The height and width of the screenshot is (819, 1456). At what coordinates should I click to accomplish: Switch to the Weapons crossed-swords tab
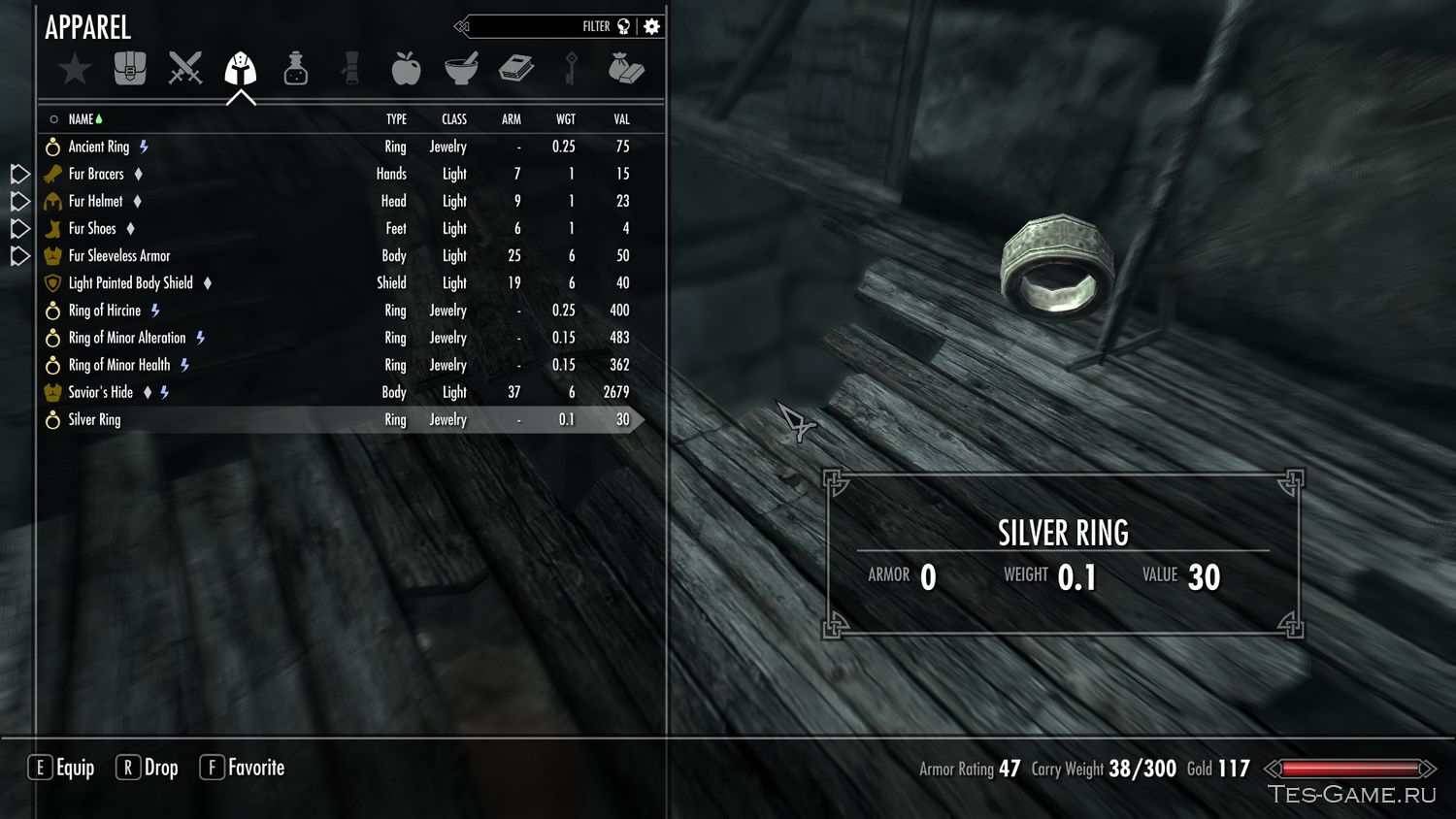pyautogui.click(x=184, y=69)
